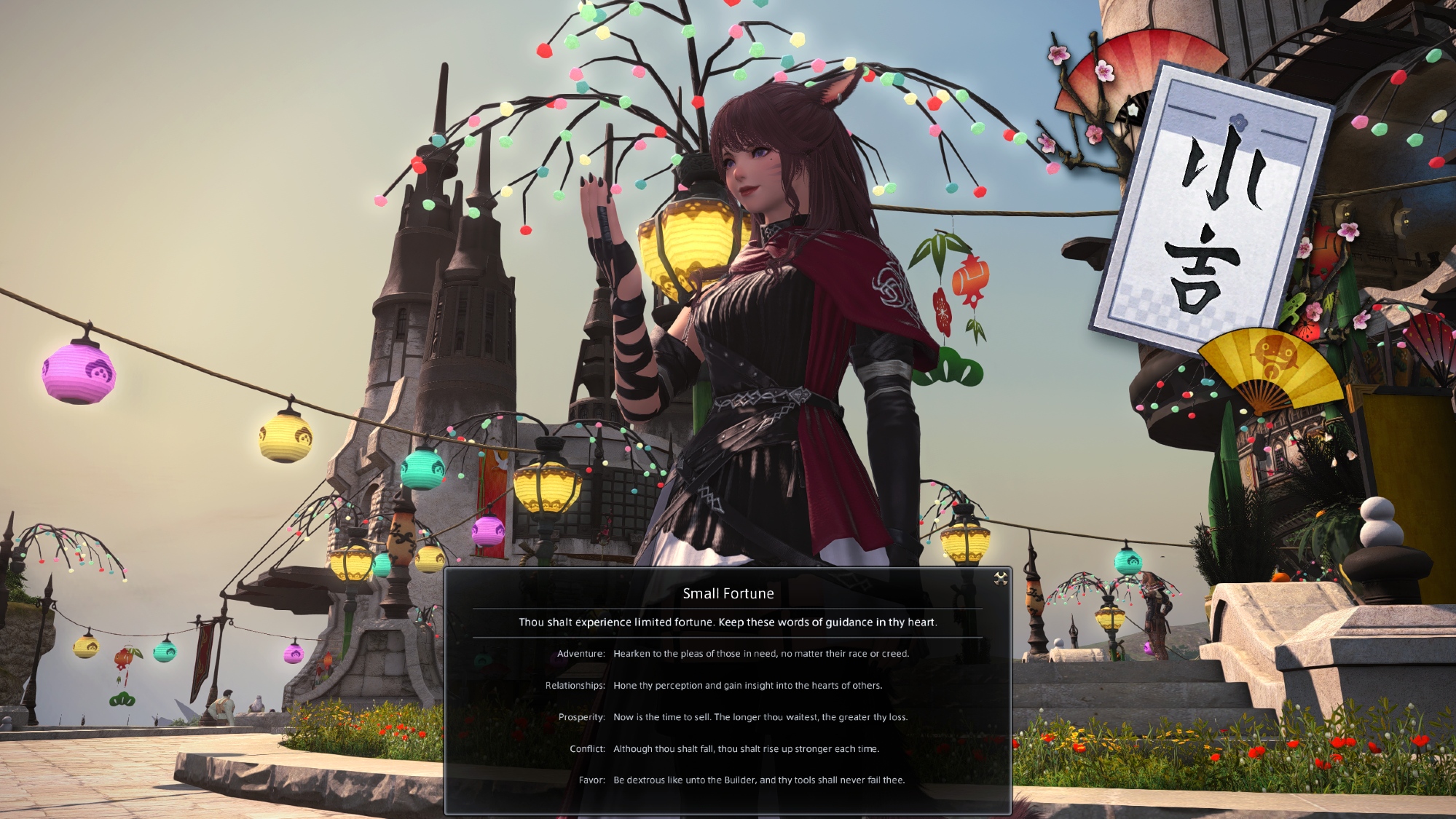The height and width of the screenshot is (819, 1456).
Task: Close the Small Fortune window
Action: click(1000, 579)
